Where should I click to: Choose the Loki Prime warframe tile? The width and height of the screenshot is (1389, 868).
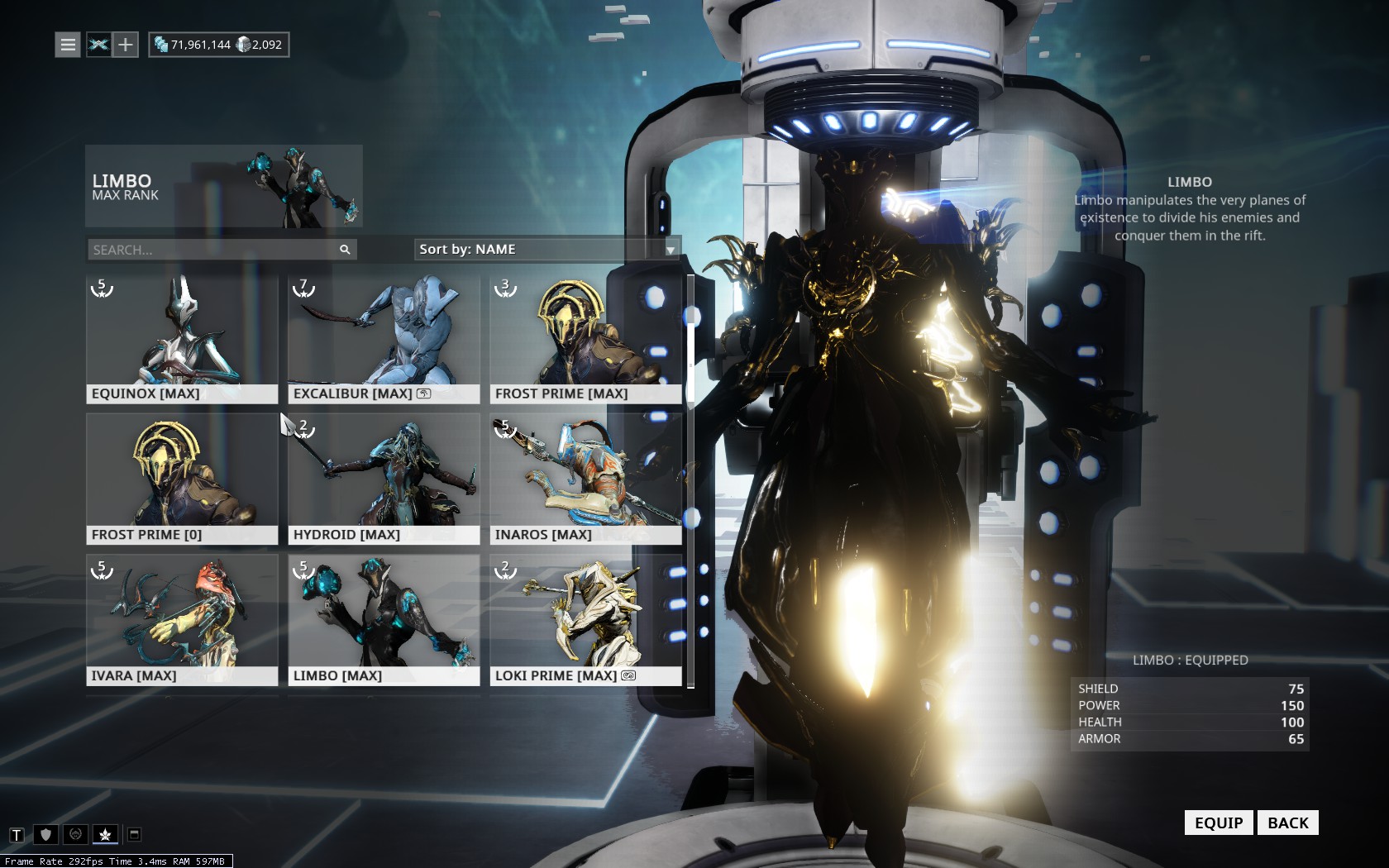(x=585, y=620)
